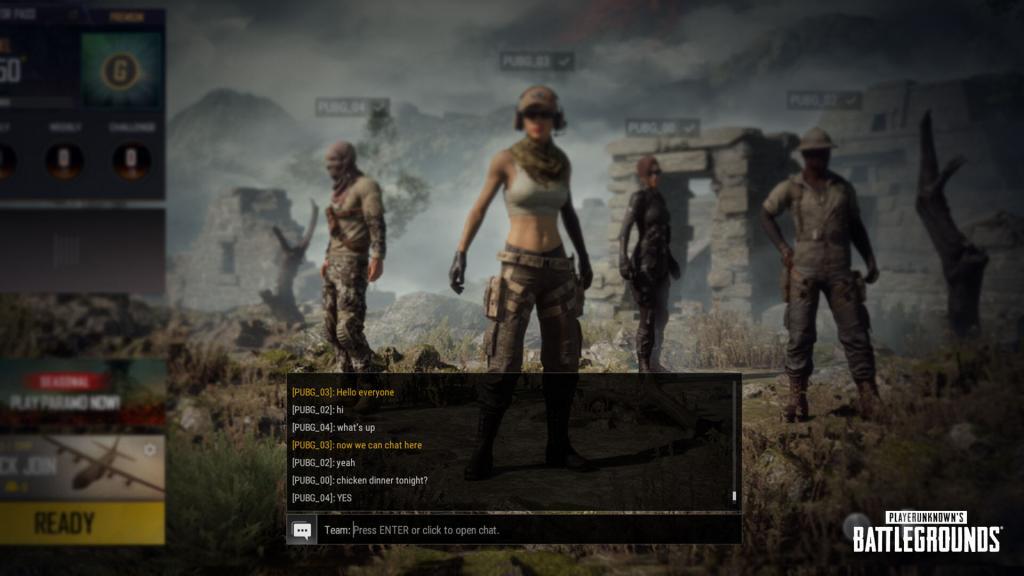Screen dimensions: 1024x576
Task: Open the Premium pass G-coin tile
Action: [120, 69]
